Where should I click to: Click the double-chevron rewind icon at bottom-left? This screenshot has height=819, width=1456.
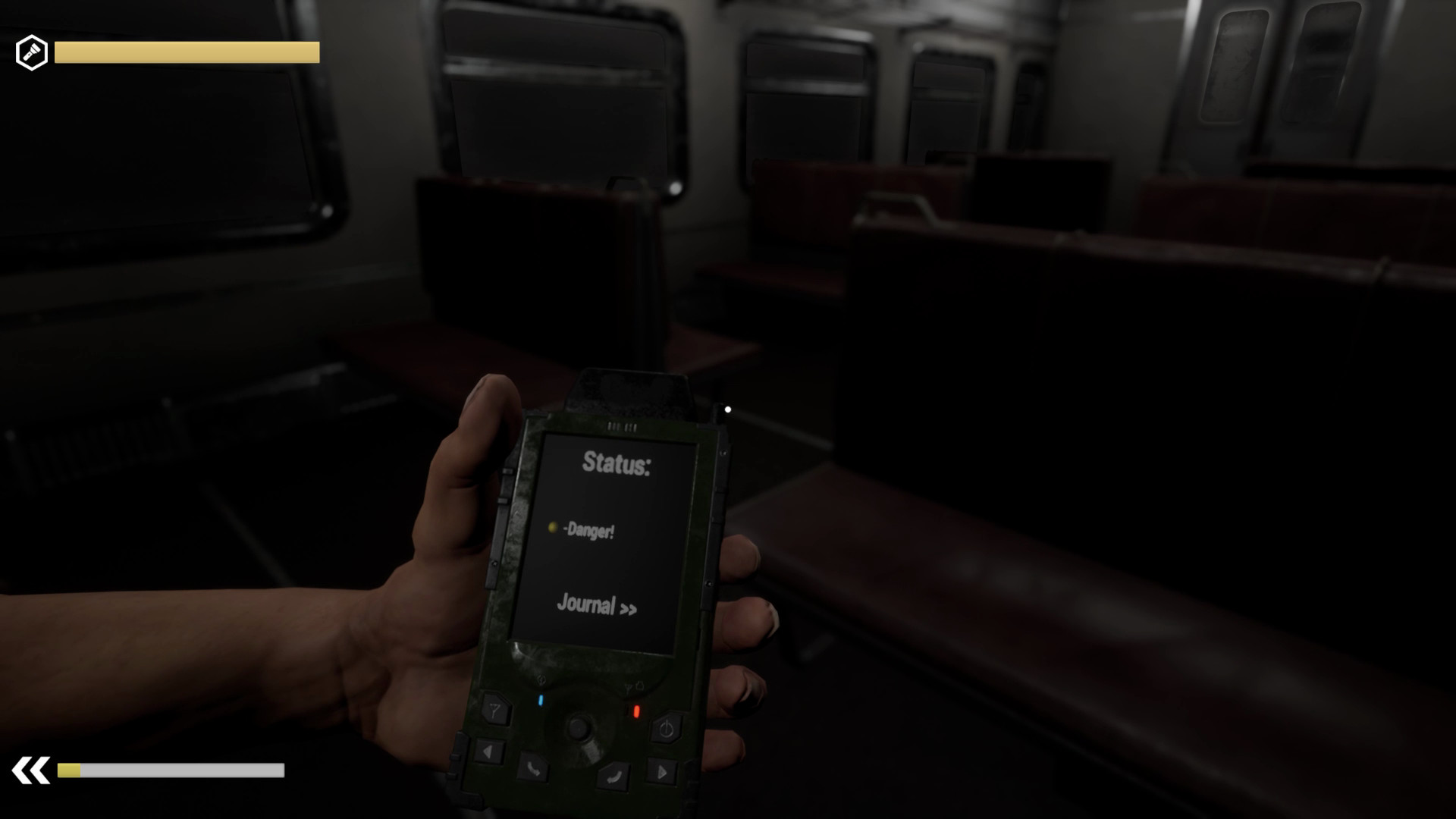click(30, 770)
